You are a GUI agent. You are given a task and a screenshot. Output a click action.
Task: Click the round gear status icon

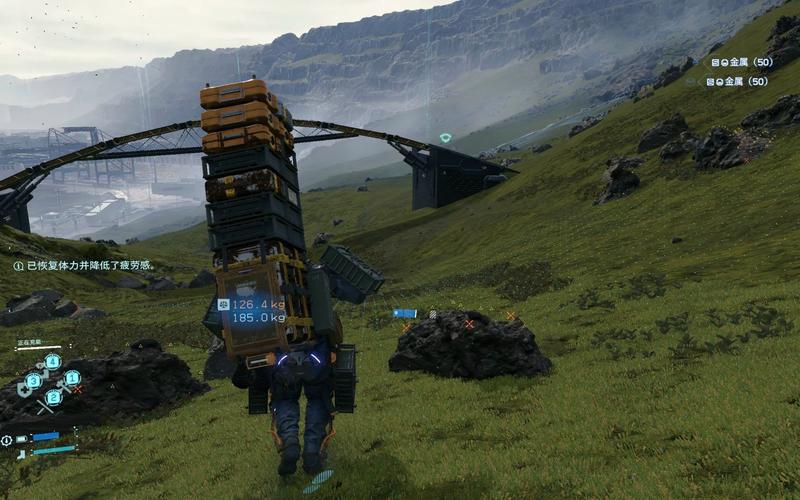pyautogui.click(x=7, y=440)
